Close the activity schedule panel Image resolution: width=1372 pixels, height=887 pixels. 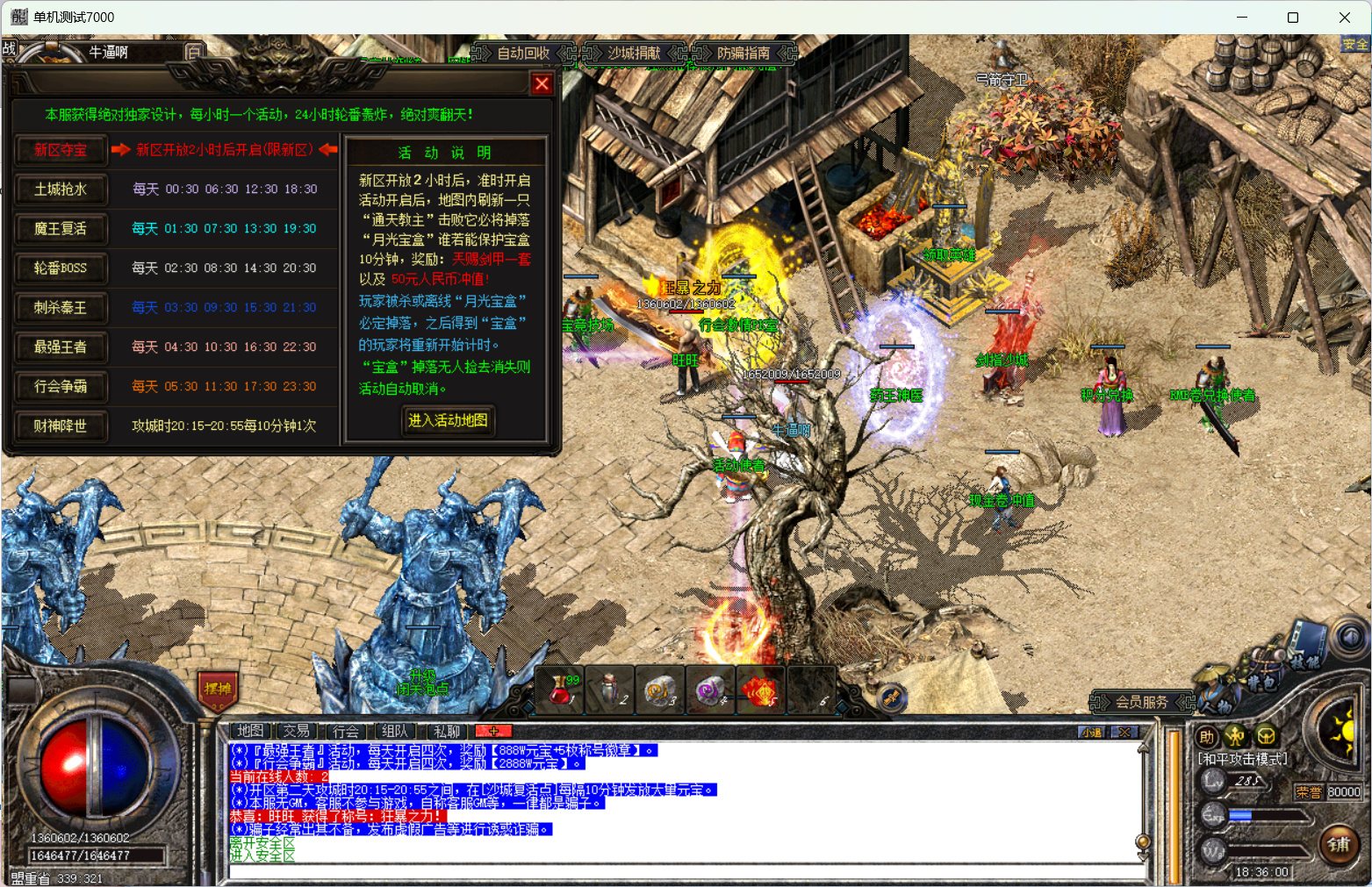click(542, 84)
